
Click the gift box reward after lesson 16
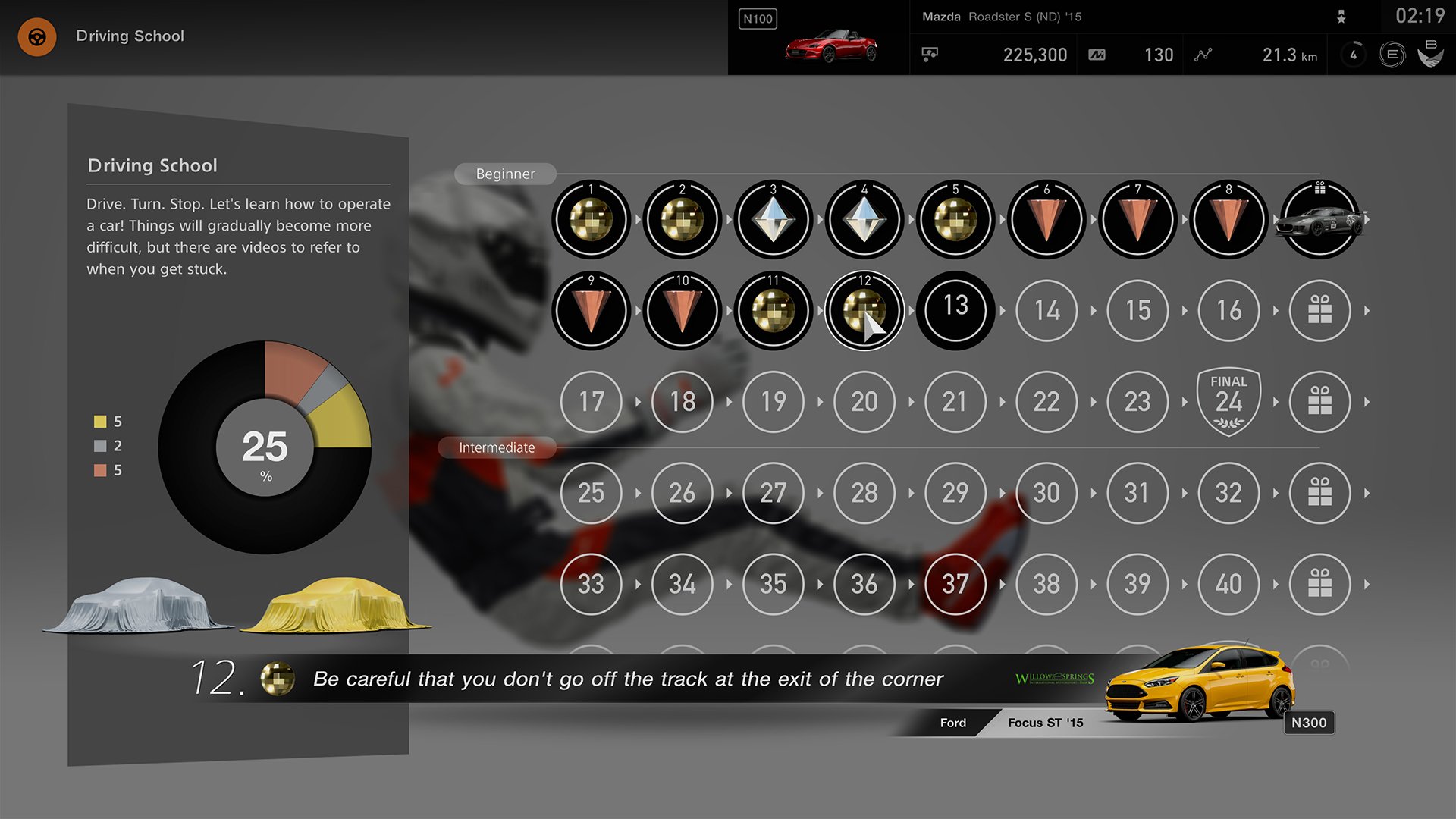point(1319,311)
